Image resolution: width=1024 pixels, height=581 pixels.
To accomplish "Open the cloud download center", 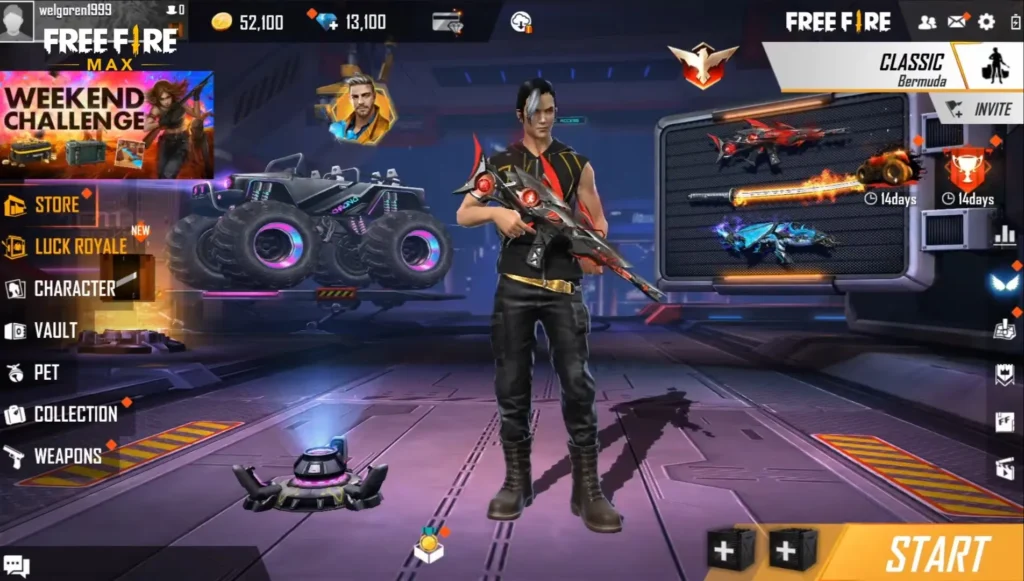I will pyautogui.click(x=520, y=21).
